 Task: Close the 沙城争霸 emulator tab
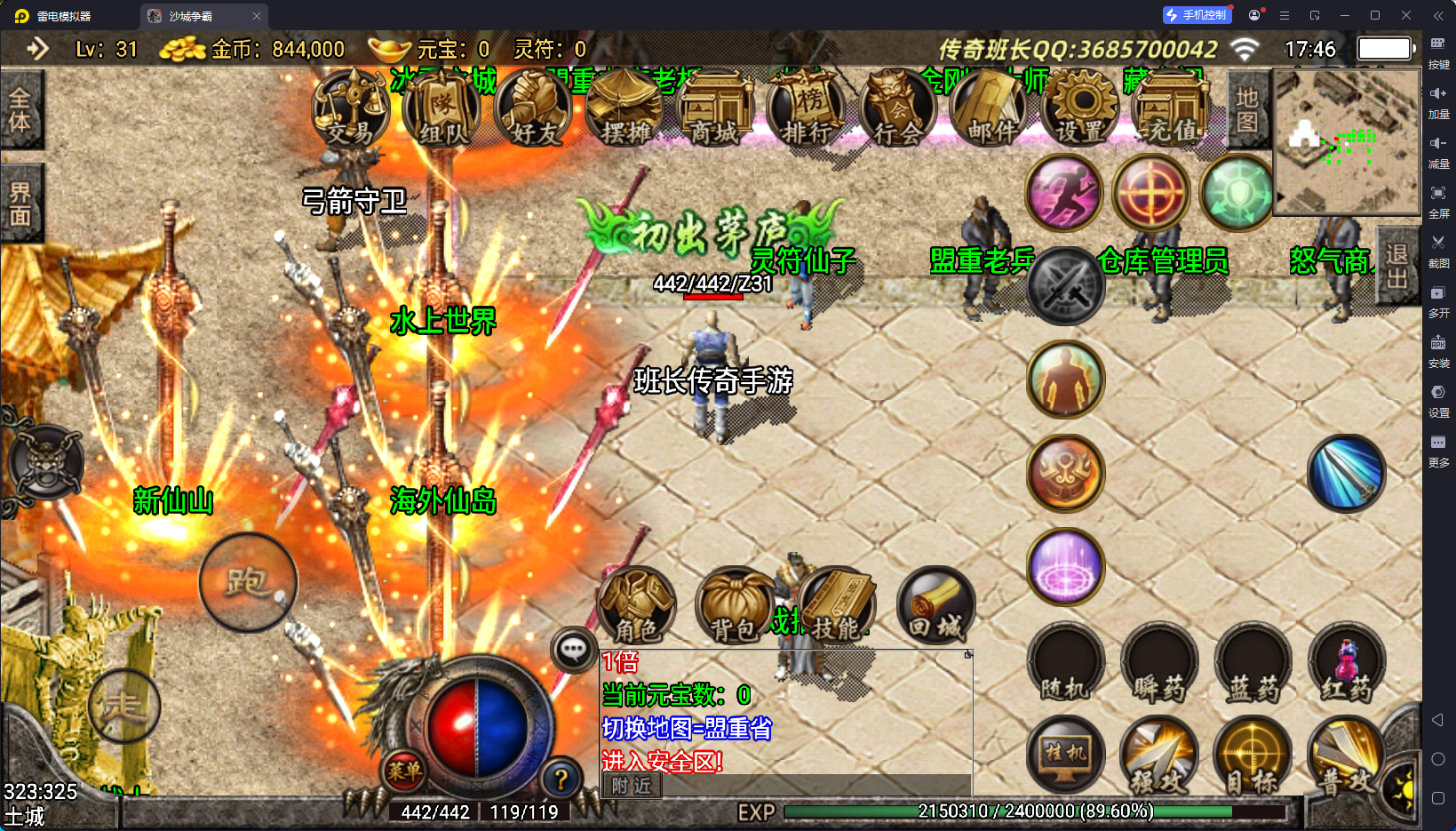pyautogui.click(x=257, y=16)
